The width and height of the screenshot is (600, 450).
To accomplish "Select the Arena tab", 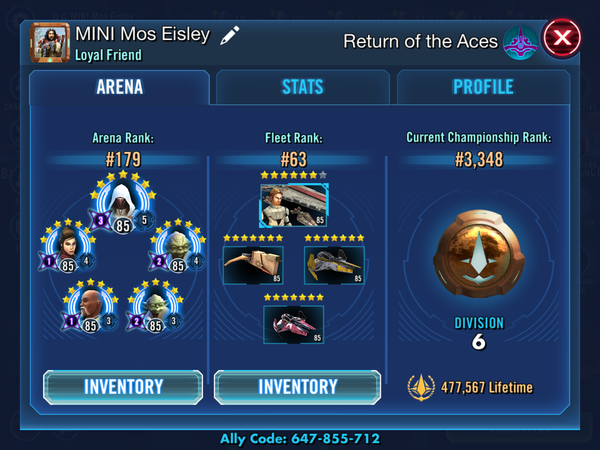I will coord(119,87).
